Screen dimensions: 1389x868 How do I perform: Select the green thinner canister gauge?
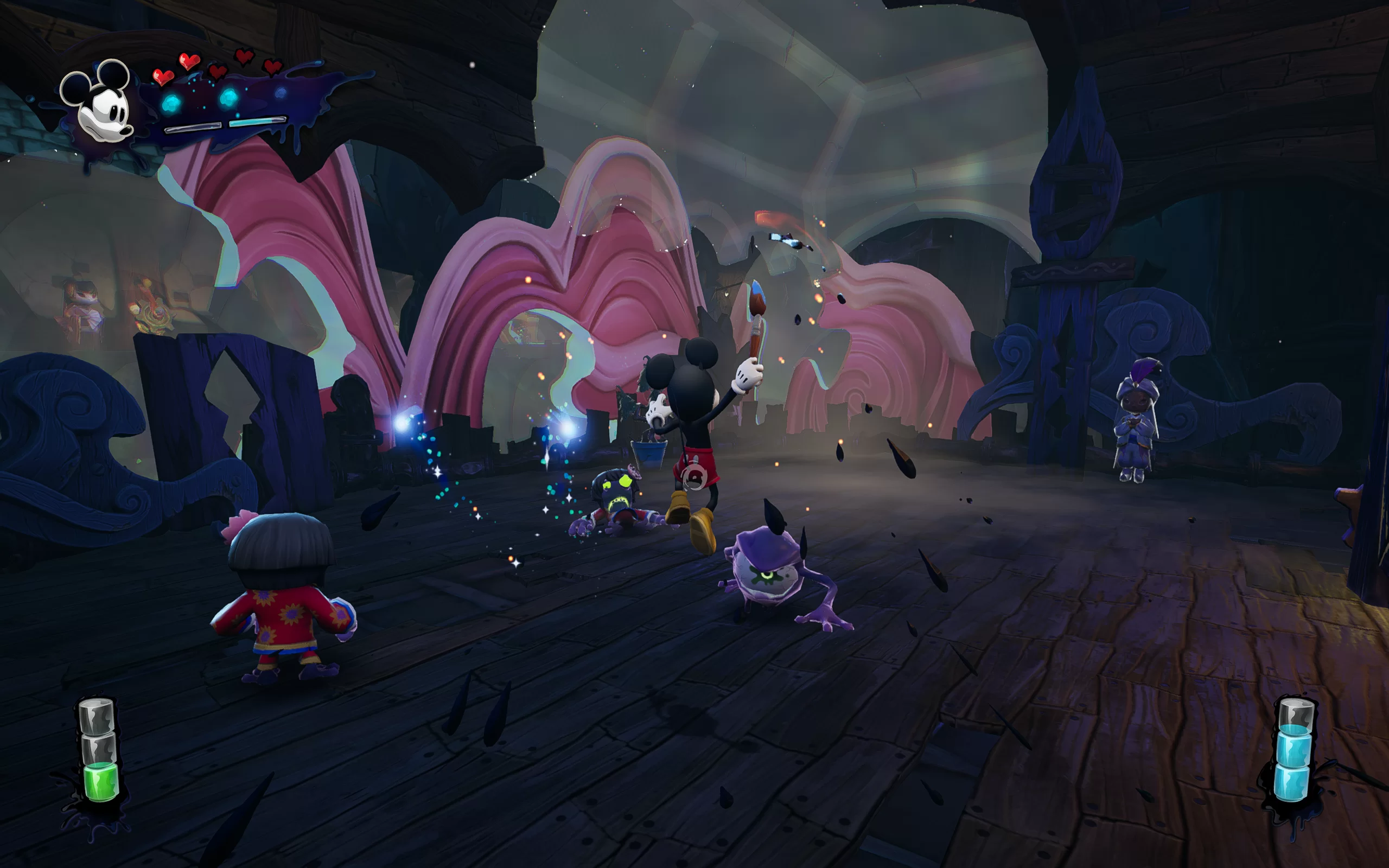click(99, 751)
